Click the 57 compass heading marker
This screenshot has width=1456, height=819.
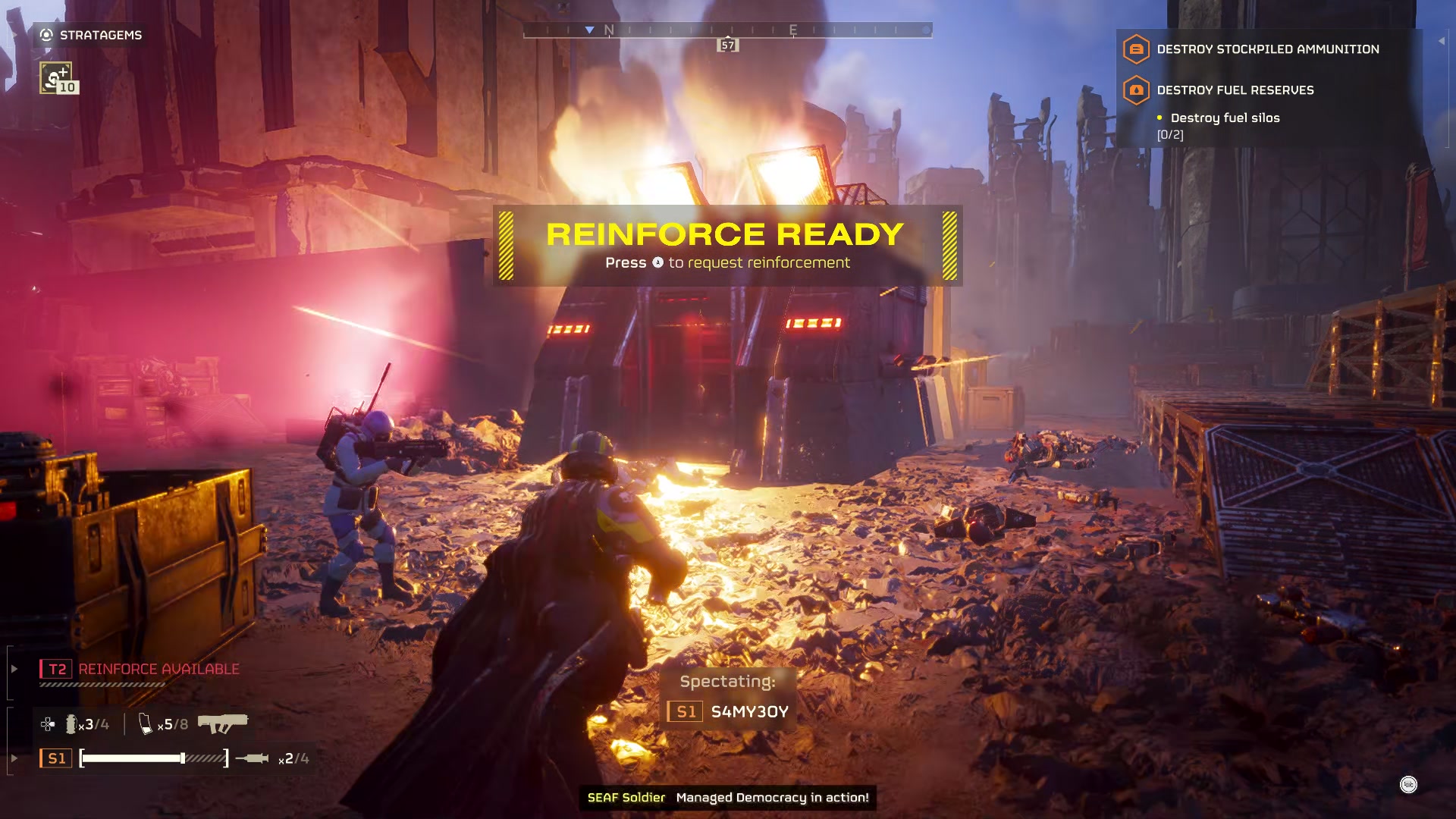pos(728,45)
